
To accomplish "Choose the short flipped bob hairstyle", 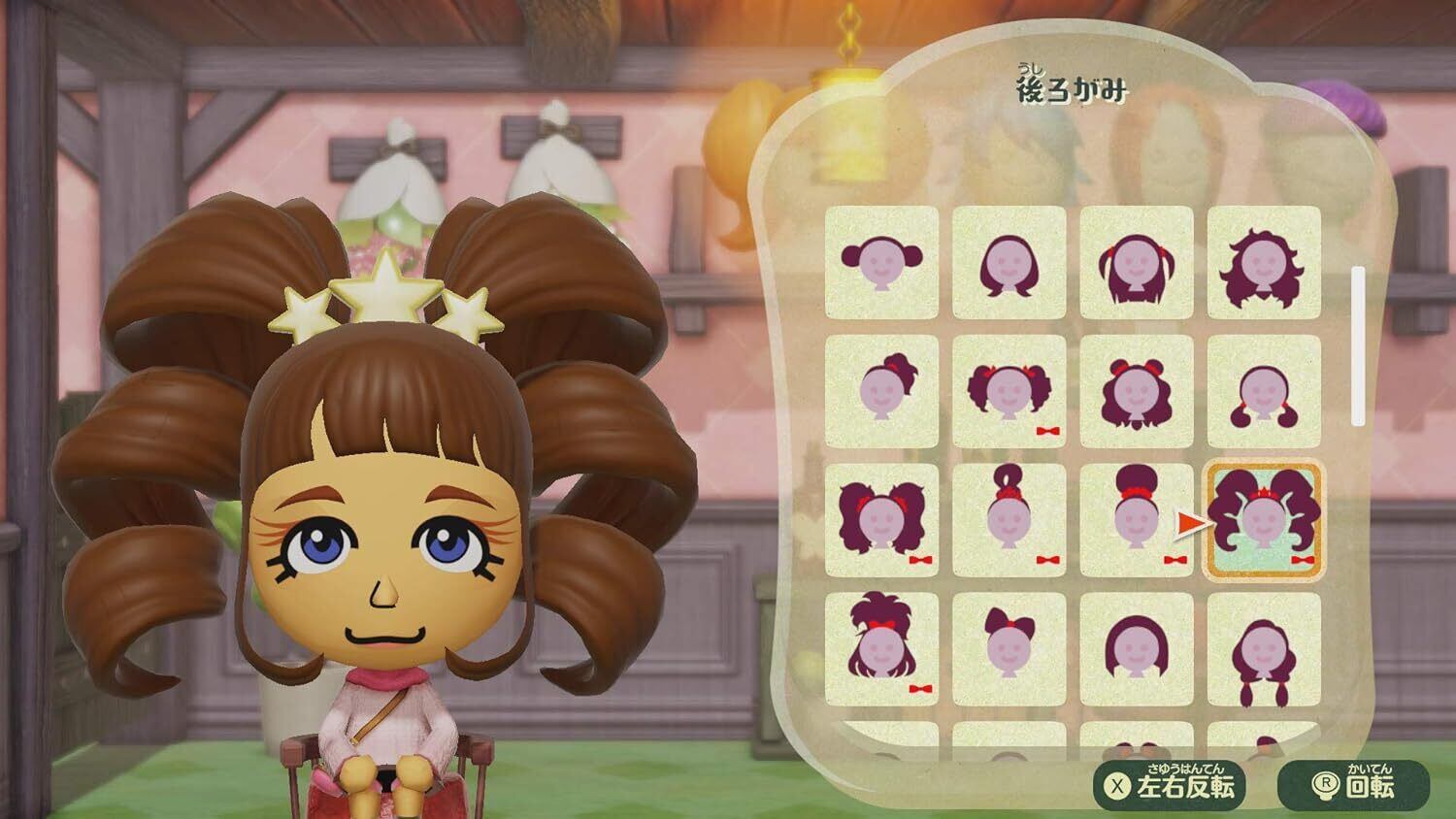I will pyautogui.click(x=1009, y=262).
